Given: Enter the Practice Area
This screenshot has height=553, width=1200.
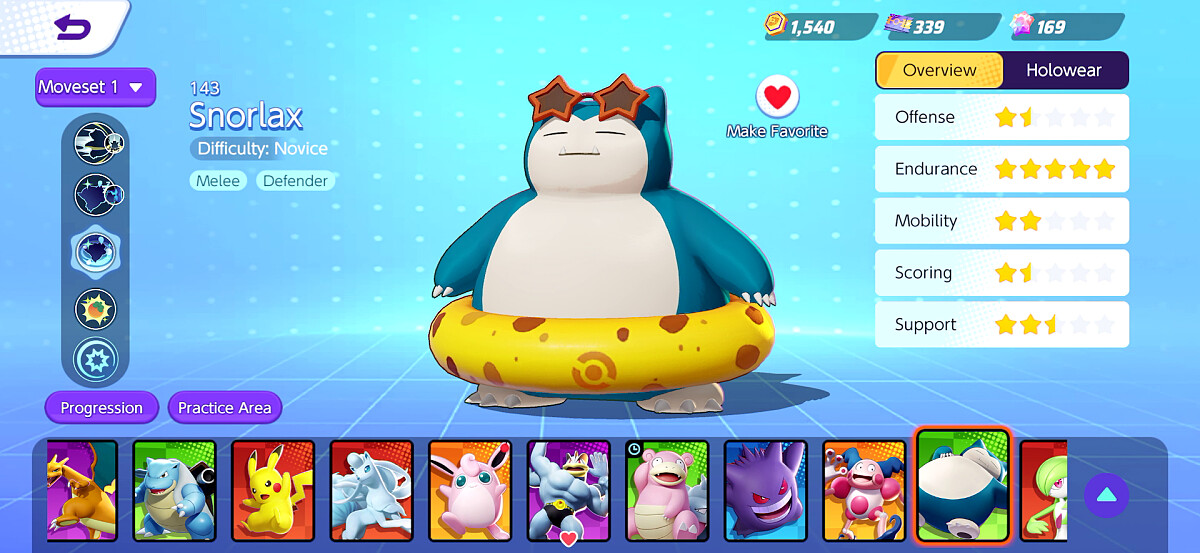Looking at the screenshot, I should tap(224, 408).
